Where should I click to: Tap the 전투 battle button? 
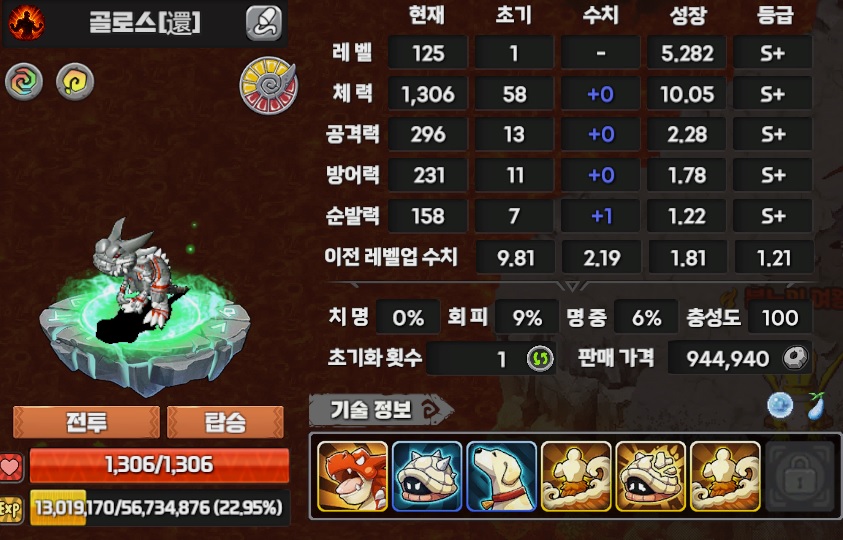(x=86, y=421)
